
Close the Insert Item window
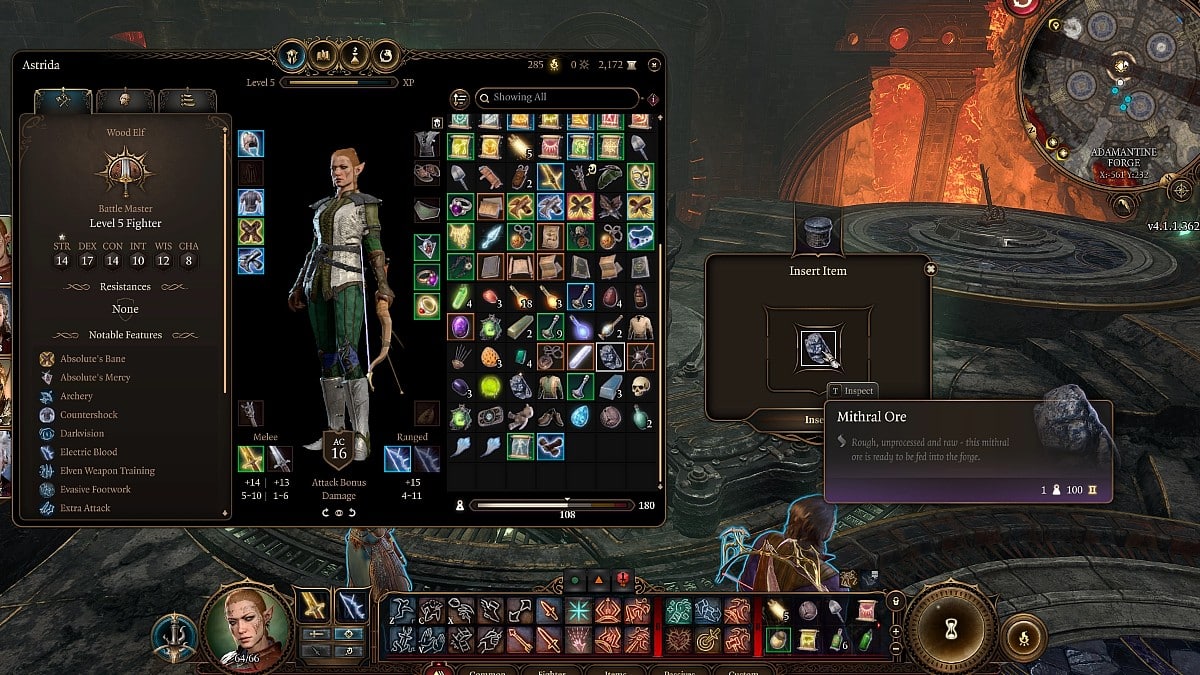[x=930, y=269]
